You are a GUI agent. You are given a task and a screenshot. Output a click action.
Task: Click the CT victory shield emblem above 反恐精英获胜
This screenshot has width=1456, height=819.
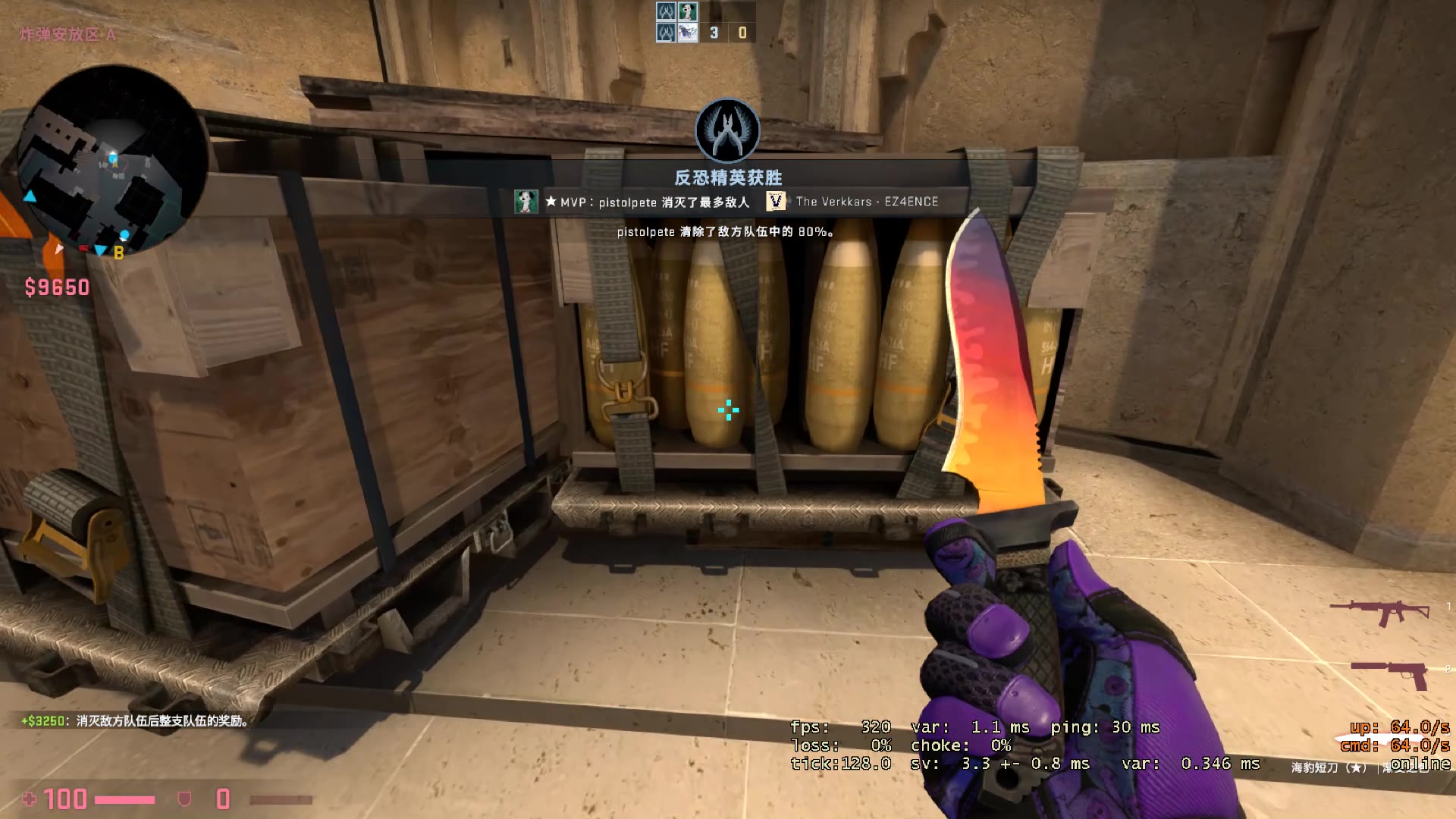click(x=727, y=130)
